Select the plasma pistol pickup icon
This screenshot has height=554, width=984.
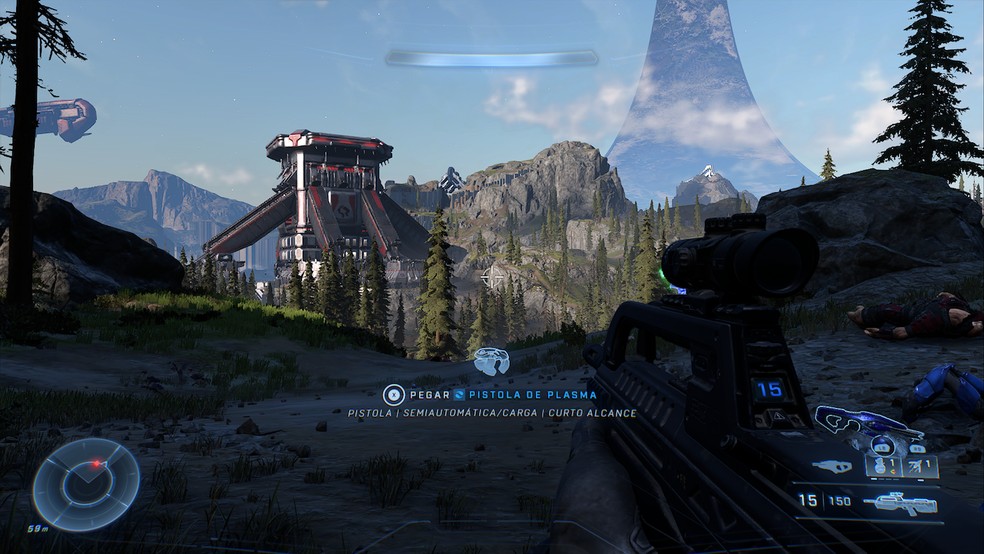(491, 362)
